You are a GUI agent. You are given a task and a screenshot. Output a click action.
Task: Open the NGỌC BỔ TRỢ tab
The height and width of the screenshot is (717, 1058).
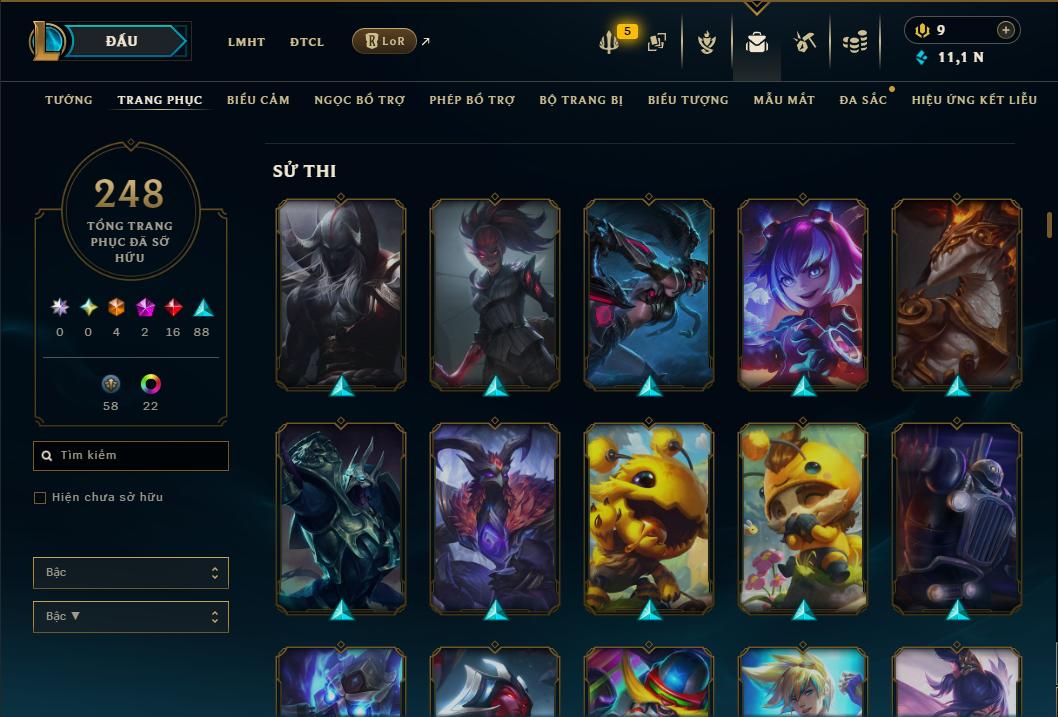click(360, 100)
